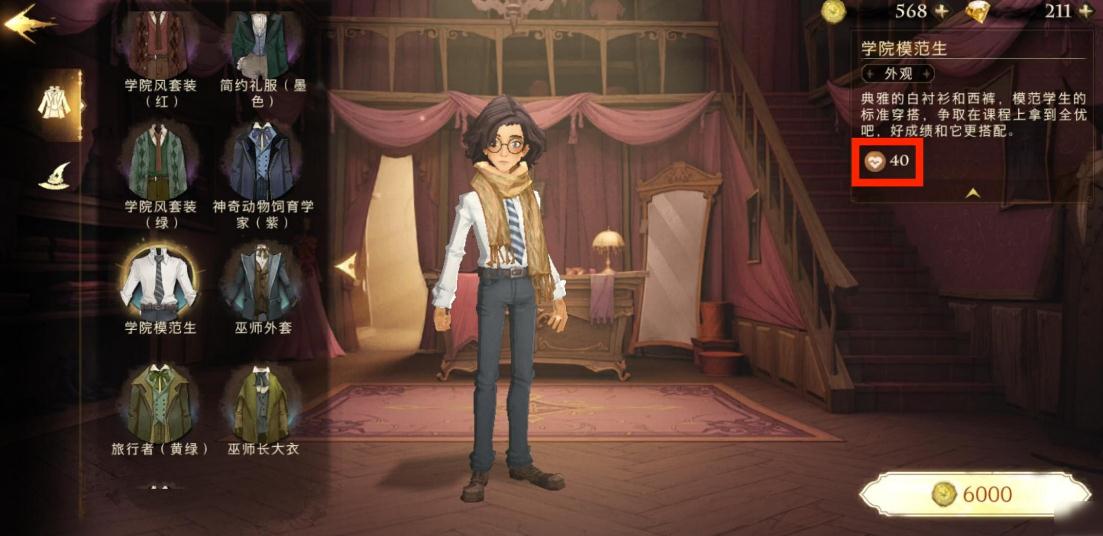The width and height of the screenshot is (1103, 536).
Task: Choose the 学院风套装（绿） outfit
Action: click(159, 163)
